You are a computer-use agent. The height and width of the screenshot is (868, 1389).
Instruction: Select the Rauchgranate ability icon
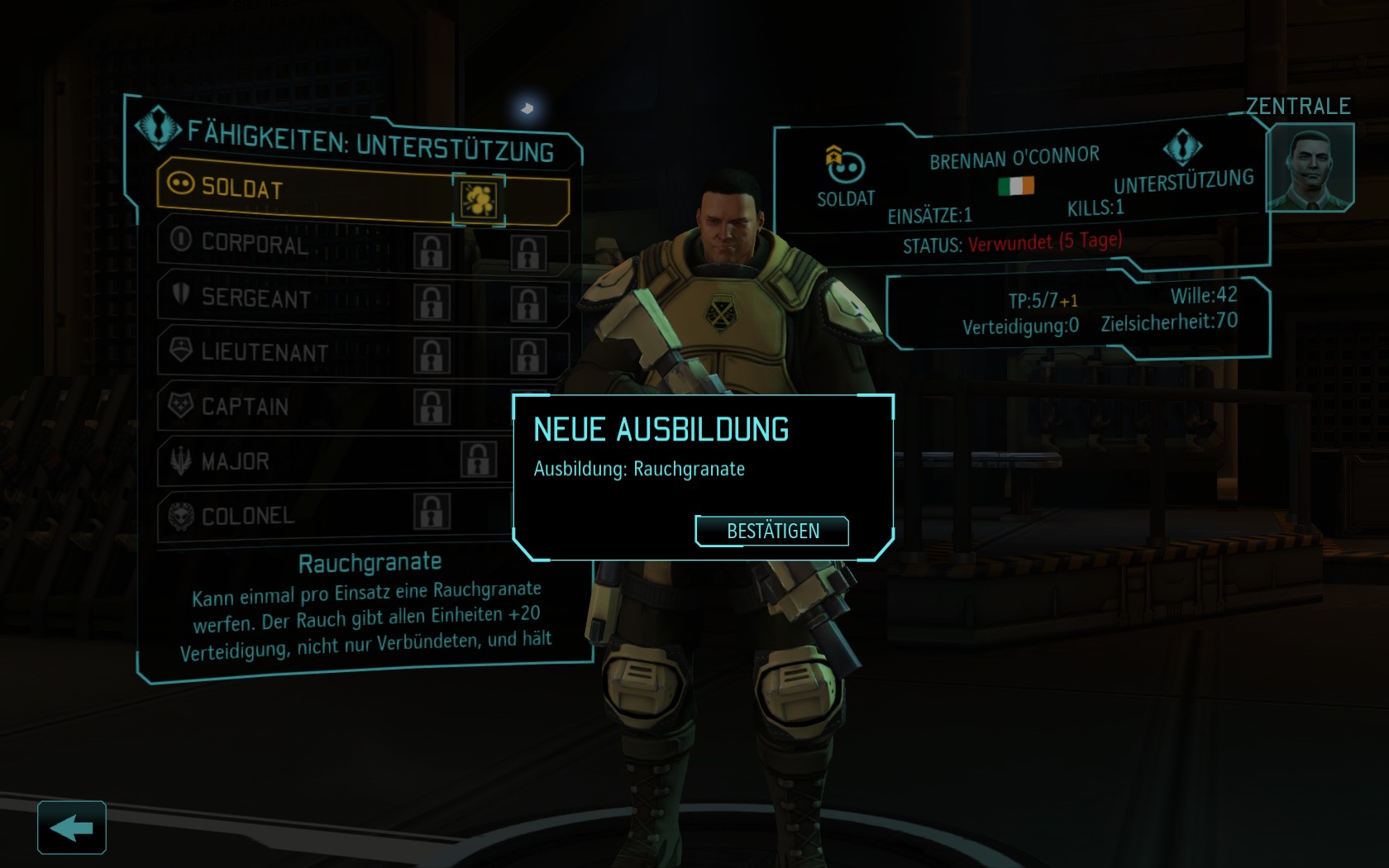[x=479, y=199]
